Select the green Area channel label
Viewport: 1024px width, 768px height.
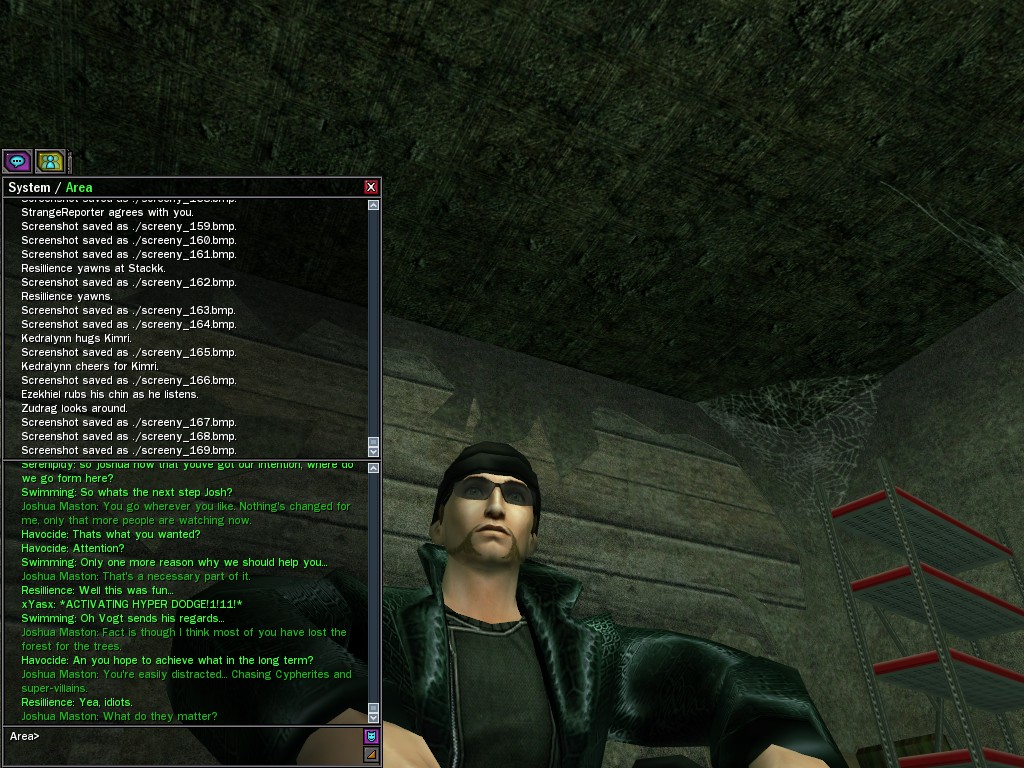tap(79, 188)
